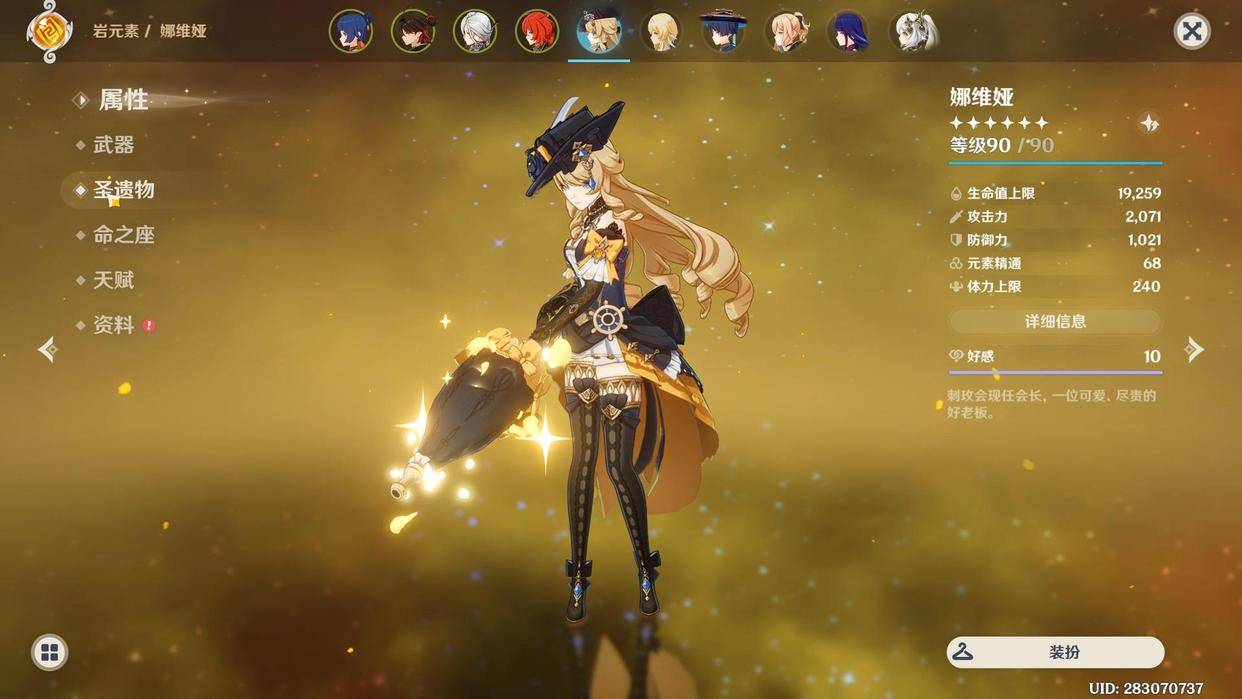The image size is (1242, 699).
Task: Choose the red-haired character portrait
Action: [537, 31]
